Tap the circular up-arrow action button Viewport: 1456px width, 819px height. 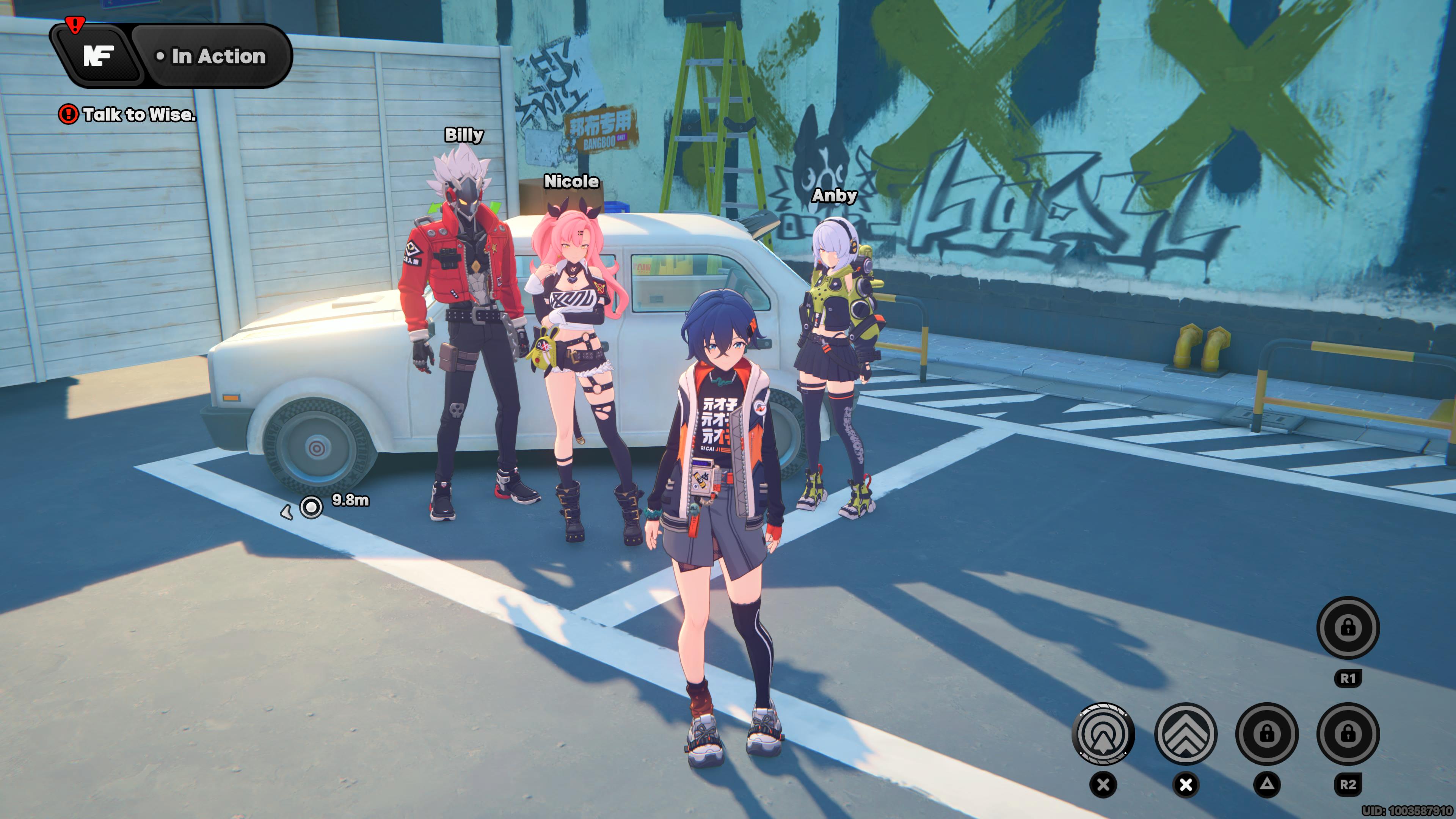pos(1103,733)
